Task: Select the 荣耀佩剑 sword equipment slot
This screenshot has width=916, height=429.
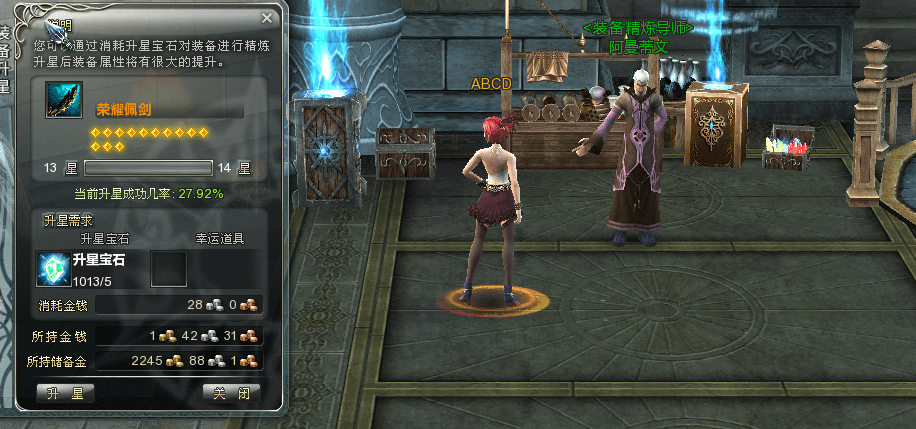Action: (x=64, y=102)
